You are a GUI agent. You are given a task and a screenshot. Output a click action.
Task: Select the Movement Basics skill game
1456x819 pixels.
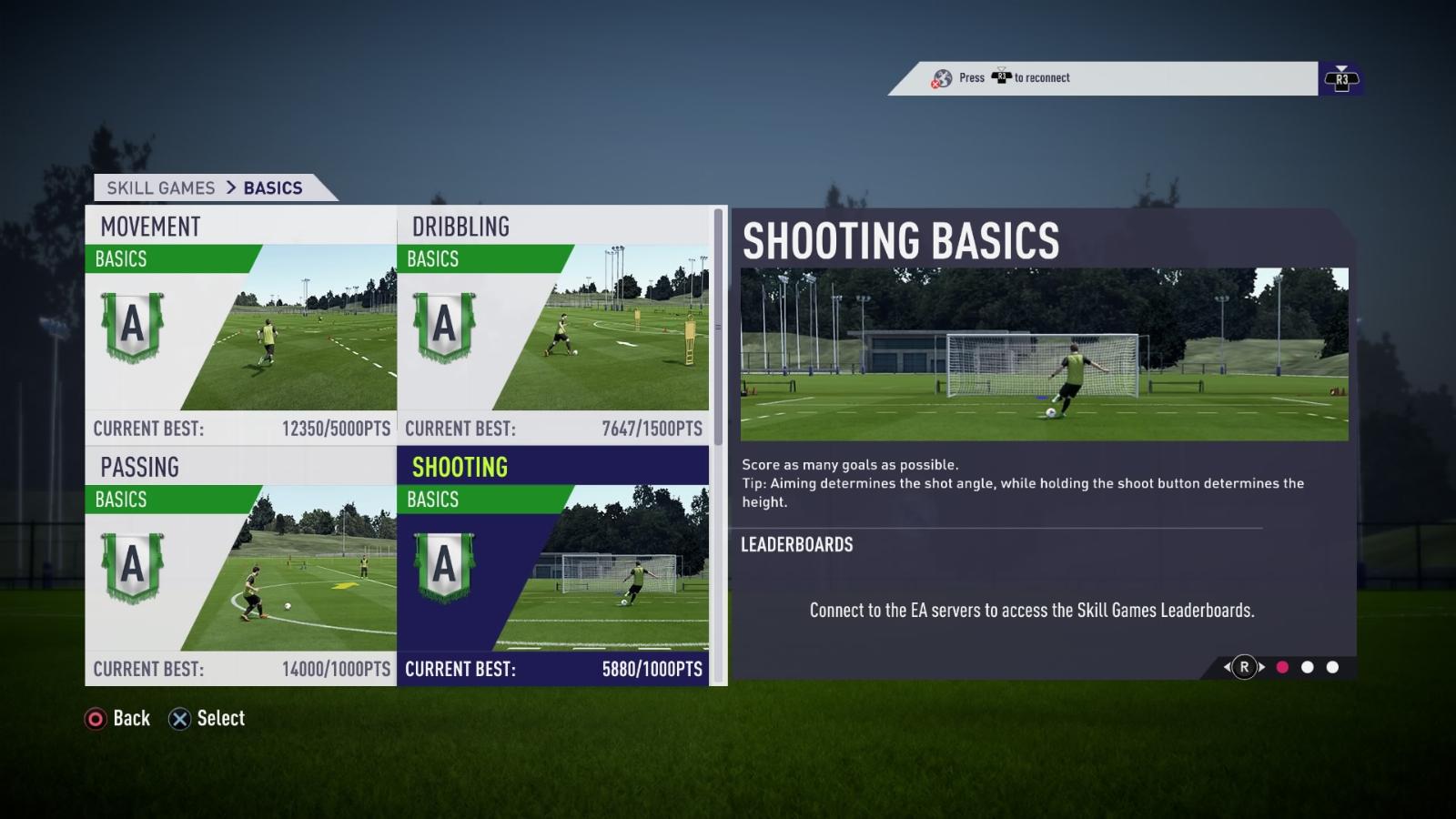tap(241, 326)
